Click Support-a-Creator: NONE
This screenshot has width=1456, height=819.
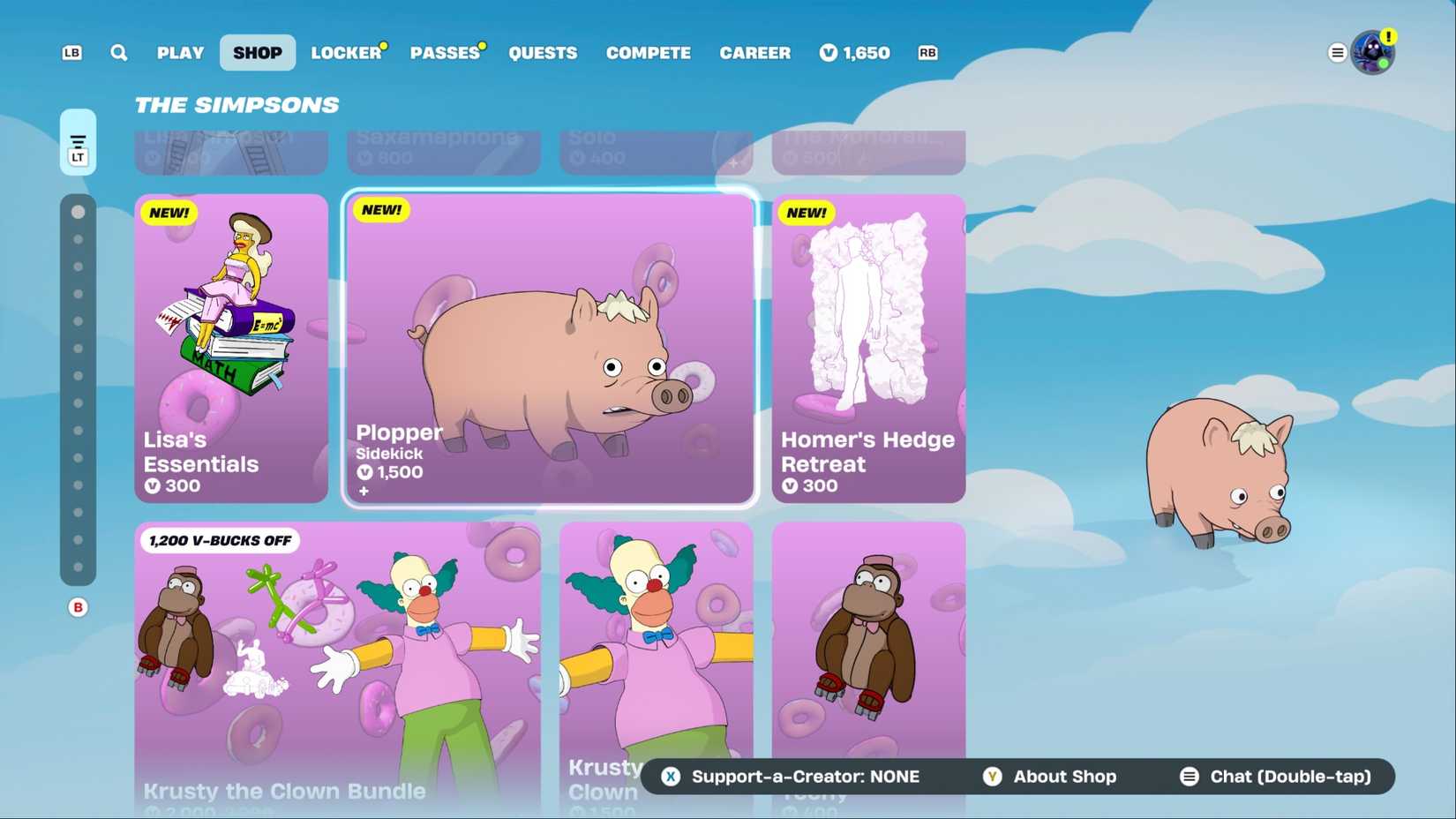[805, 777]
